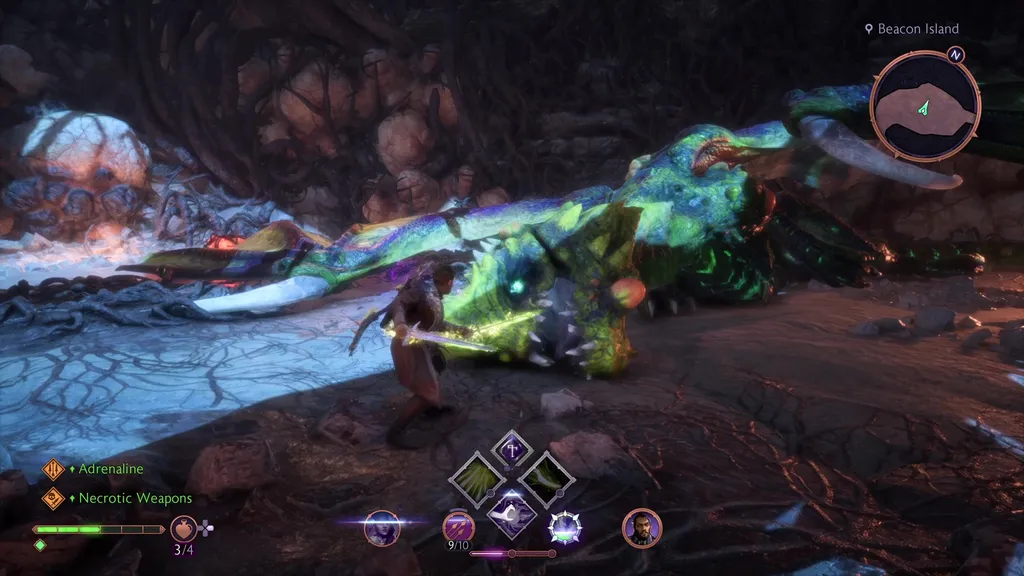Select the arrows ammo icon
The height and width of the screenshot is (576, 1024).
tap(459, 525)
